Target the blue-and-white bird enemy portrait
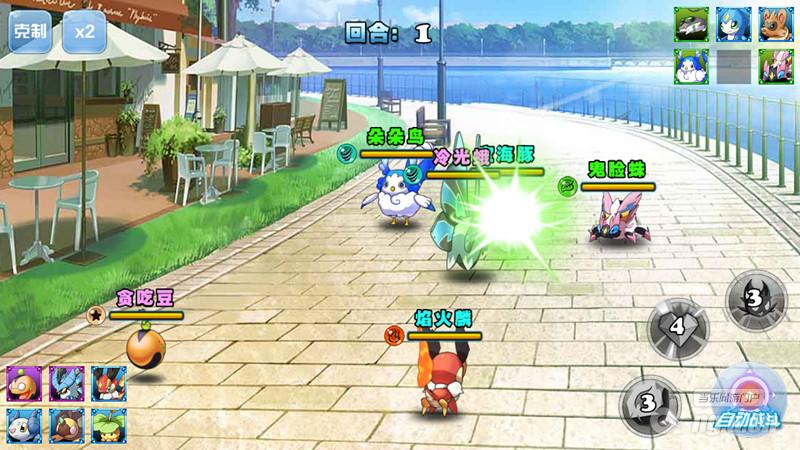 tap(691, 67)
